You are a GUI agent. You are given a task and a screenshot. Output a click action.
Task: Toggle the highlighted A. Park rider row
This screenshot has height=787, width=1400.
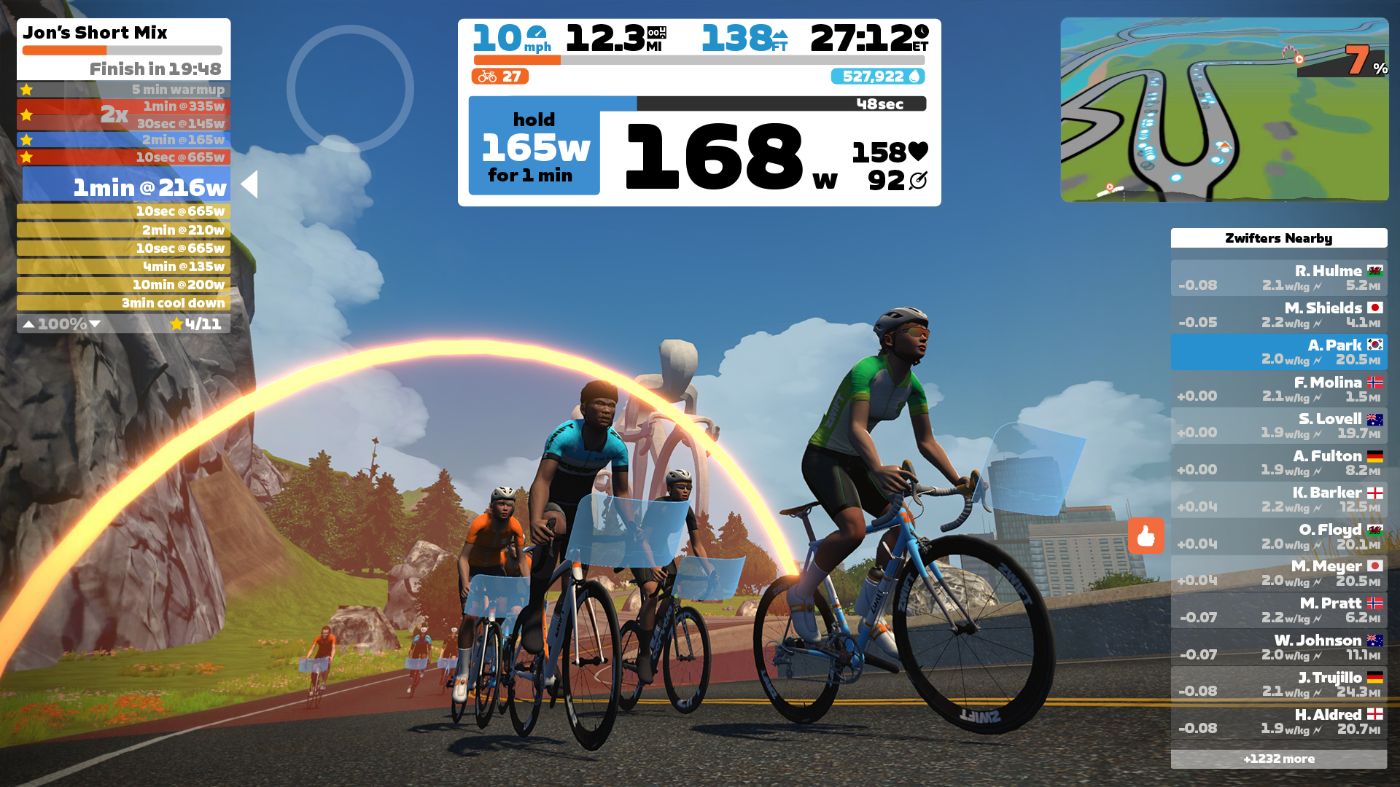pos(1280,351)
